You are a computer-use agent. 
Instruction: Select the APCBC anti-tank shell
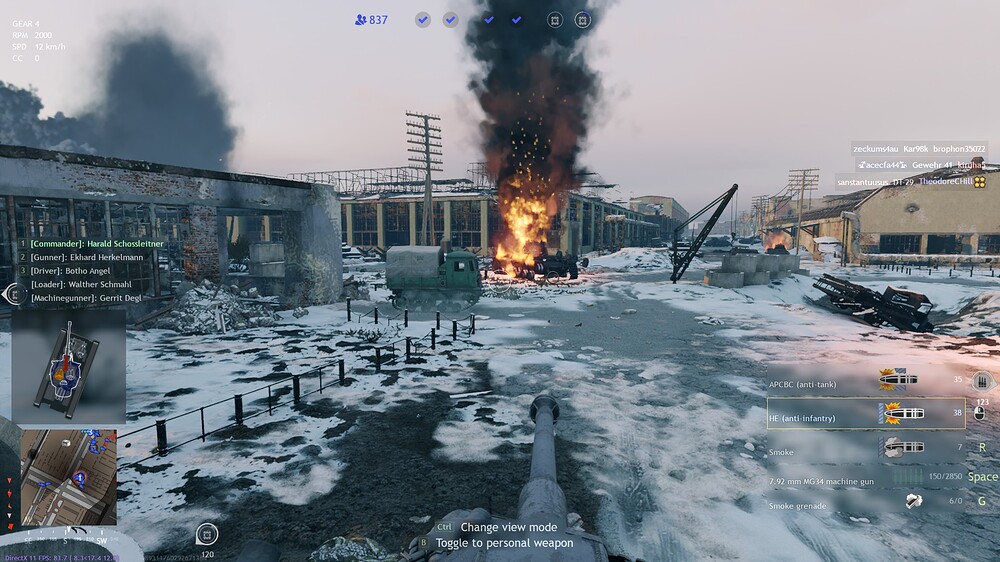tap(866, 381)
